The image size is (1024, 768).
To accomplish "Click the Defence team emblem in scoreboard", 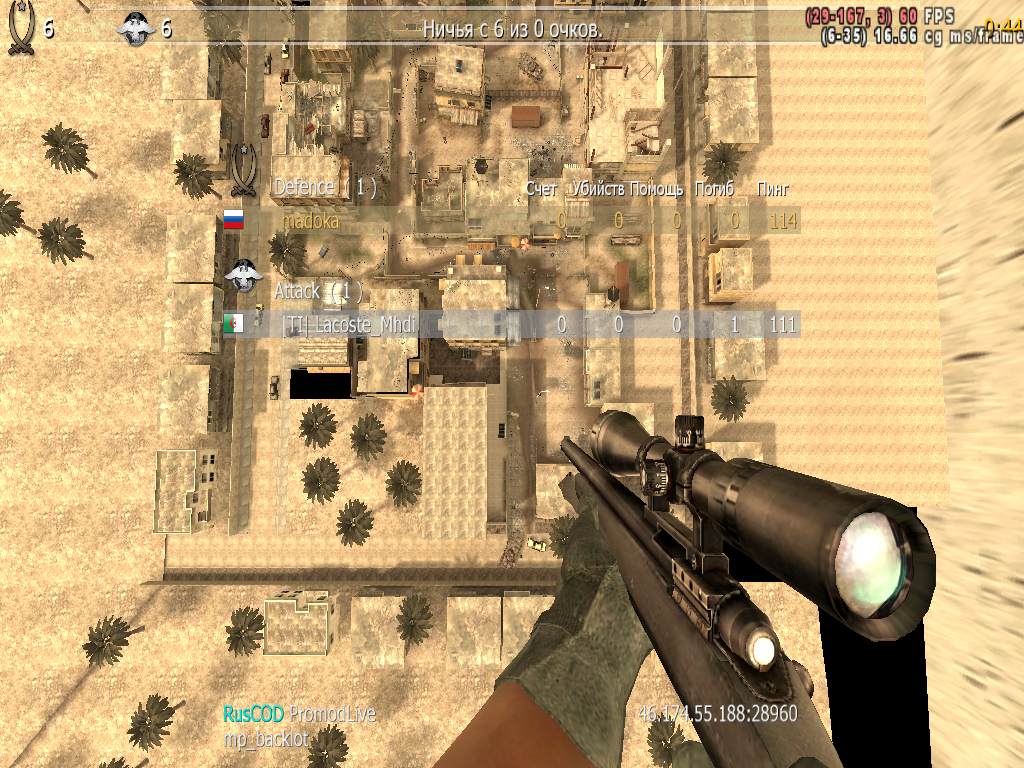I will click(243, 170).
